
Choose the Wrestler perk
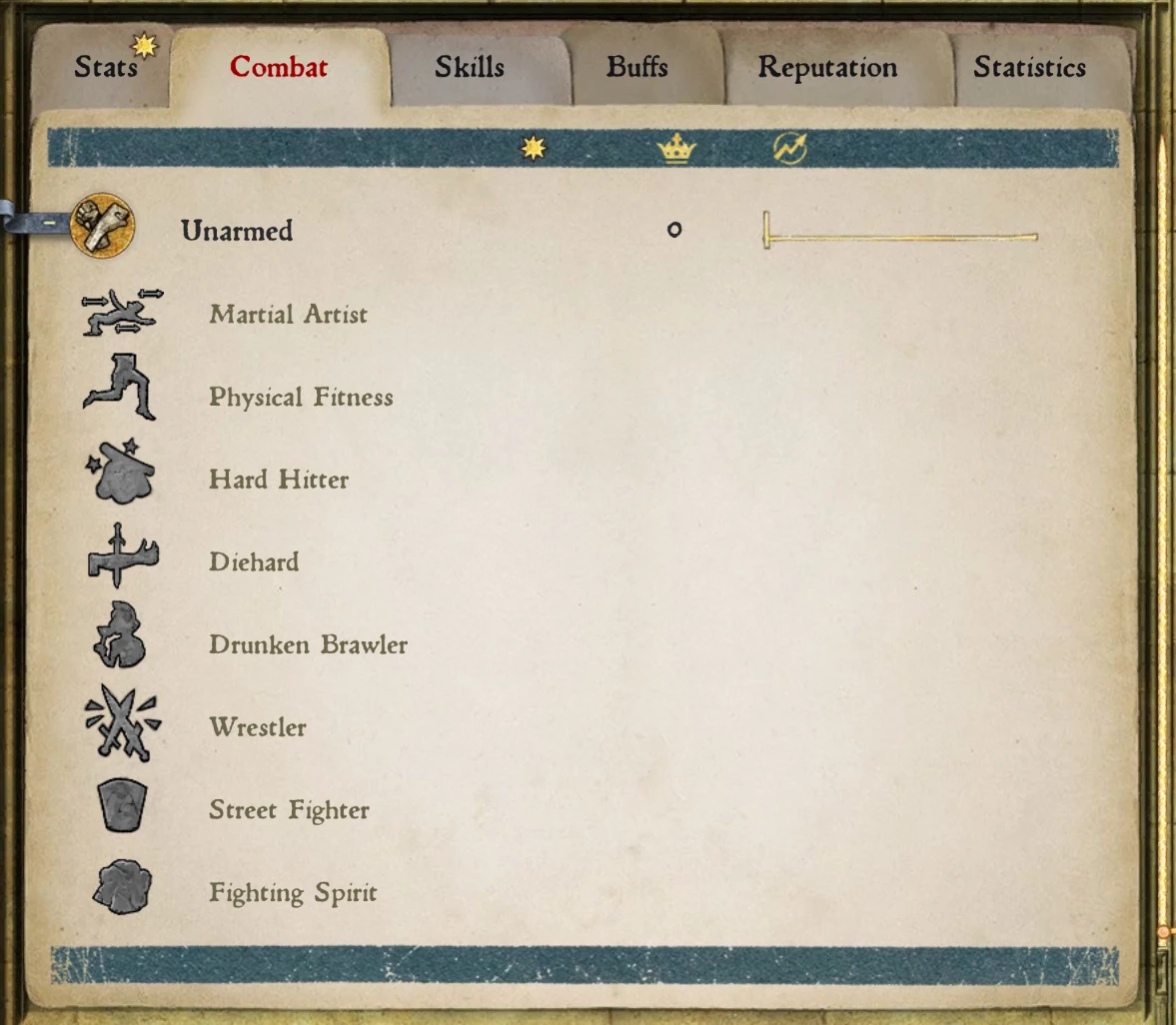coord(258,728)
